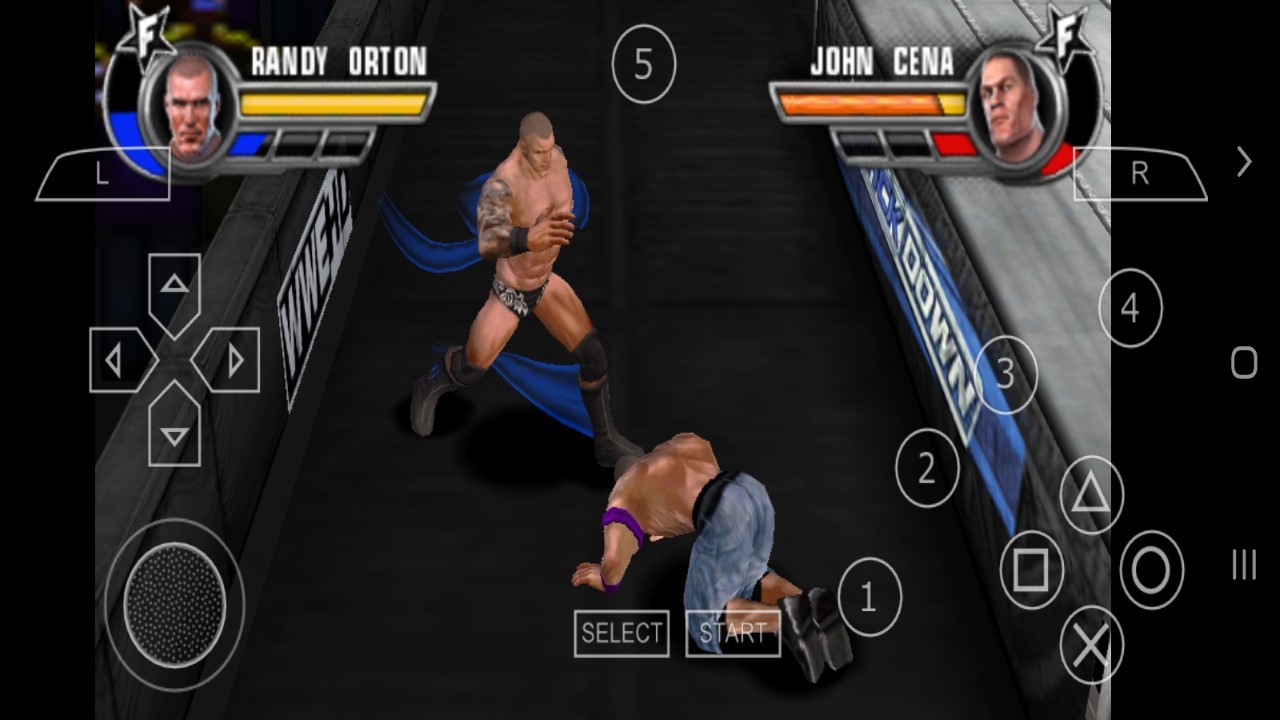Viewport: 1280px width, 720px height.
Task: Tap the d-pad right arrow
Action: (x=231, y=360)
